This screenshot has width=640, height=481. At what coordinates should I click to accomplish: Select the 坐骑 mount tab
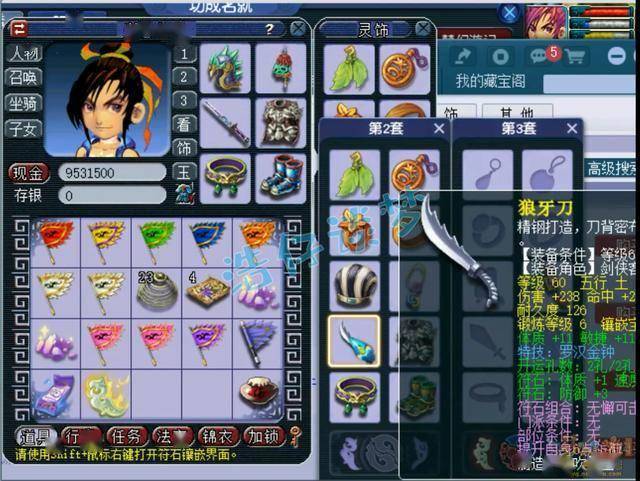click(x=24, y=102)
